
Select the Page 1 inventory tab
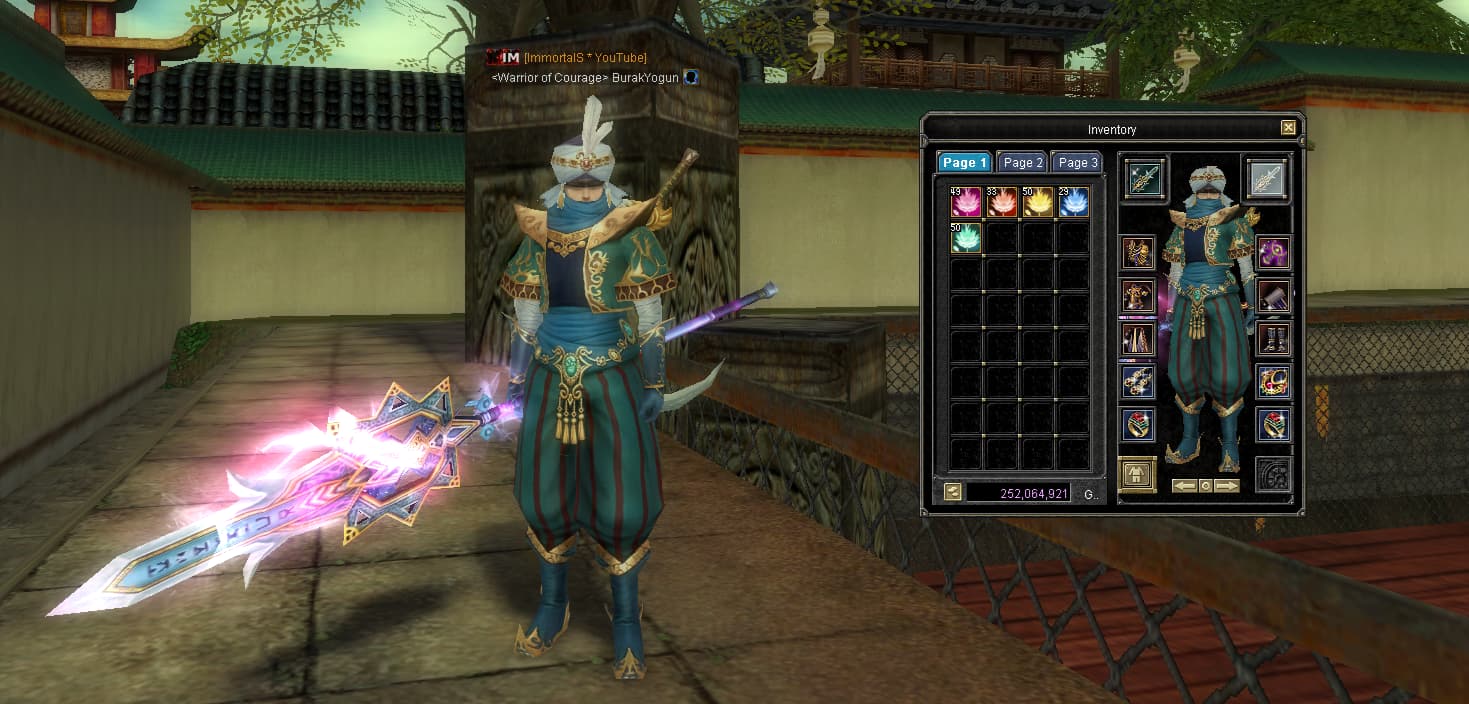click(x=965, y=163)
